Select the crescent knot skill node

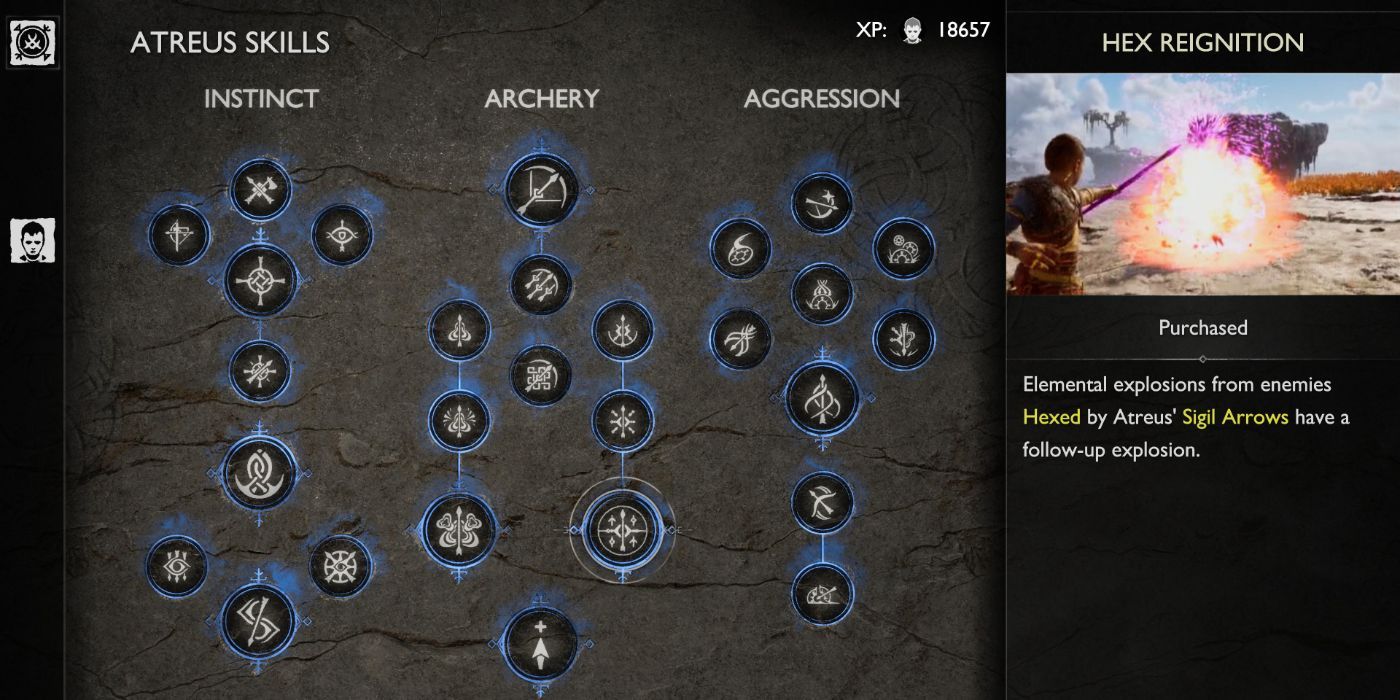coord(260,473)
